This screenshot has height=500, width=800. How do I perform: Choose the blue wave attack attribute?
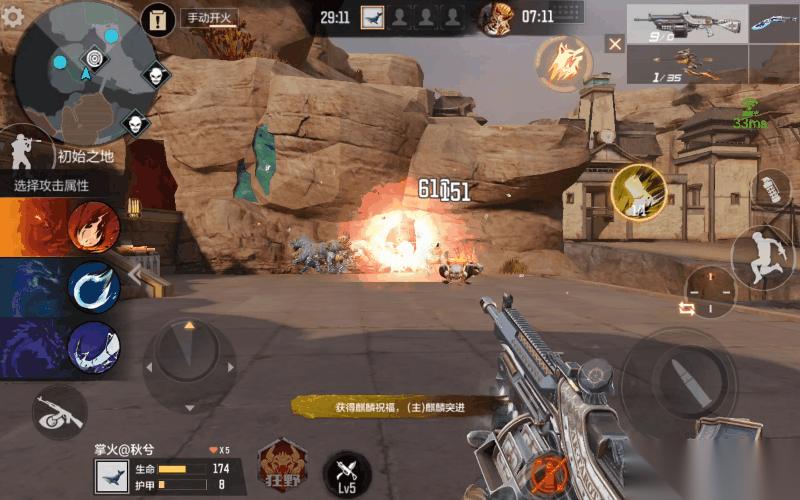tap(94, 288)
